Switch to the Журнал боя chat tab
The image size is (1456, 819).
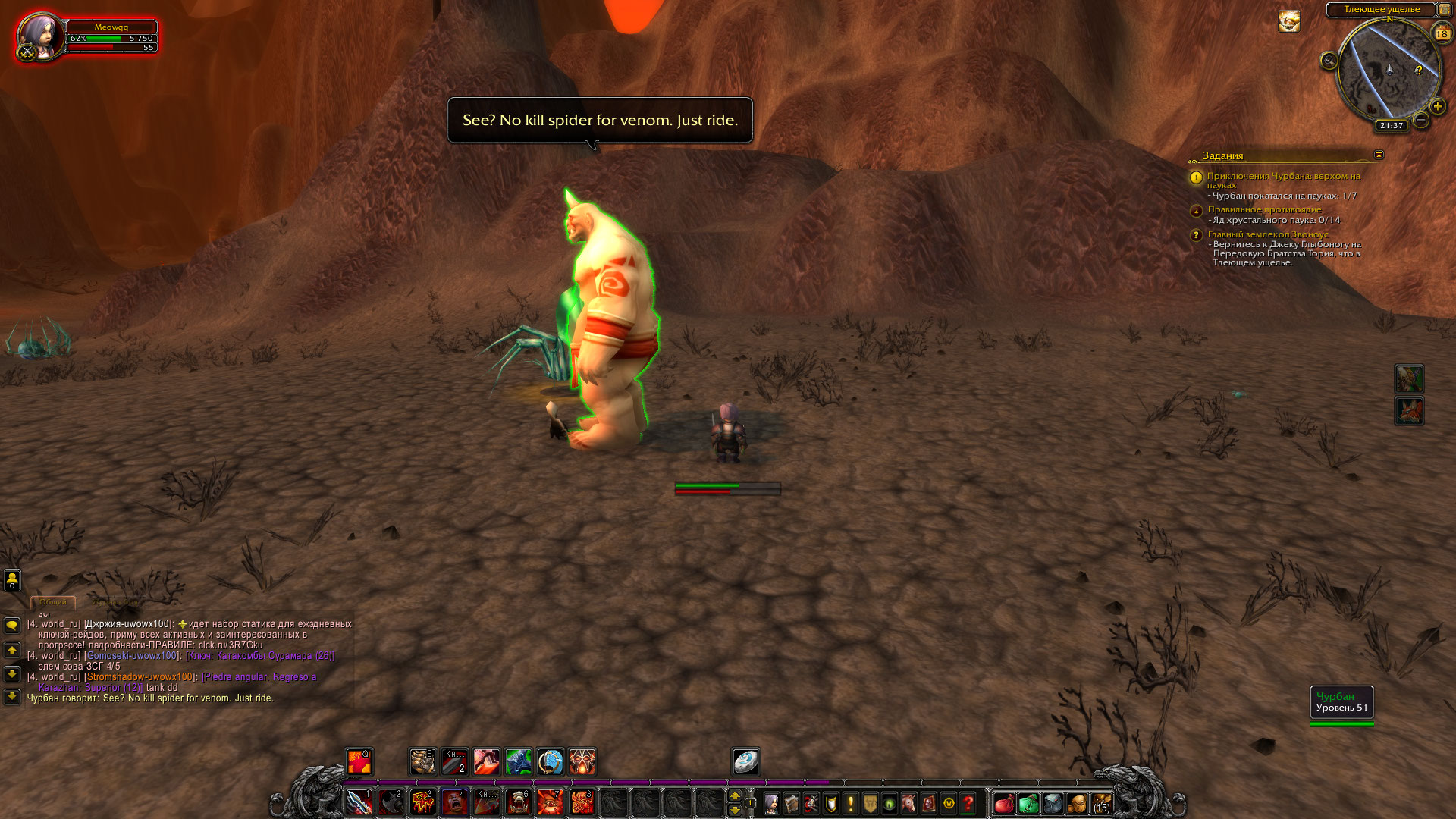(115, 602)
